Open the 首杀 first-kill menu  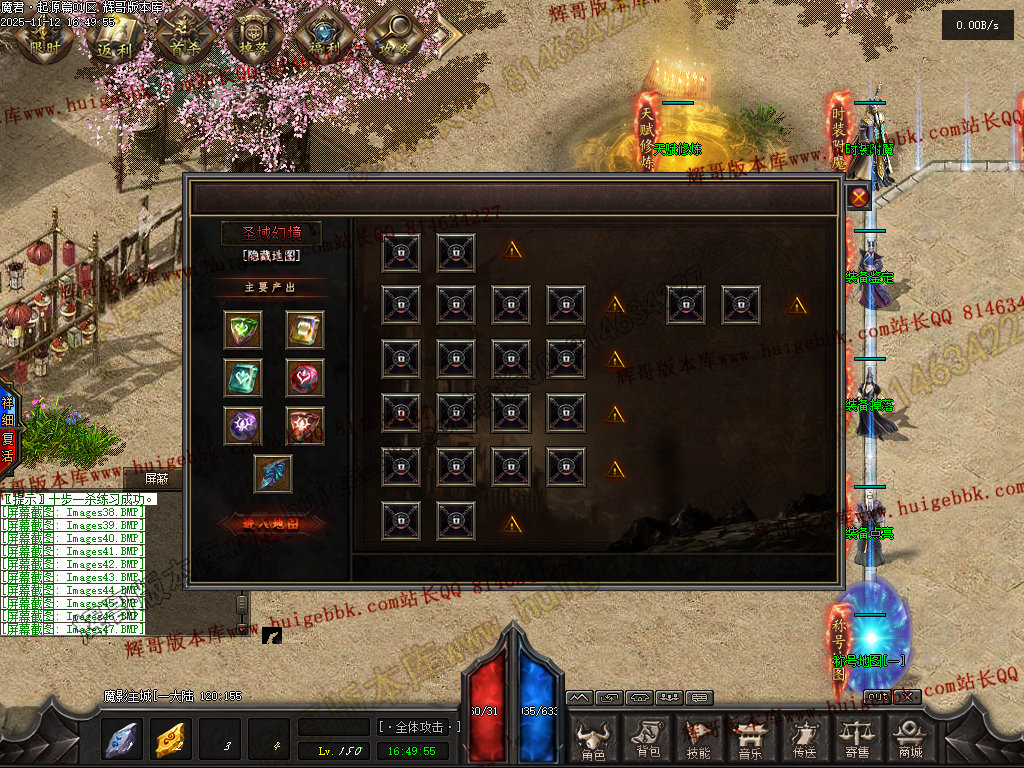click(x=182, y=35)
